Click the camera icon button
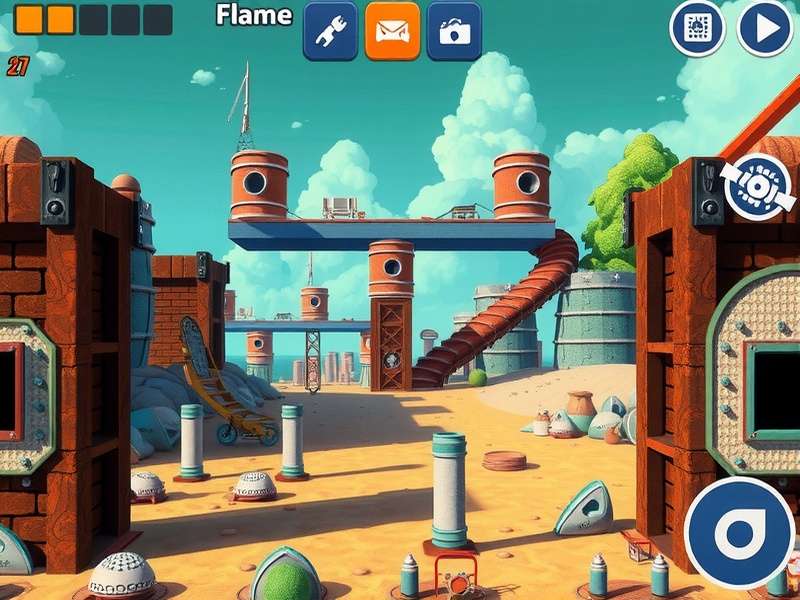 click(454, 31)
